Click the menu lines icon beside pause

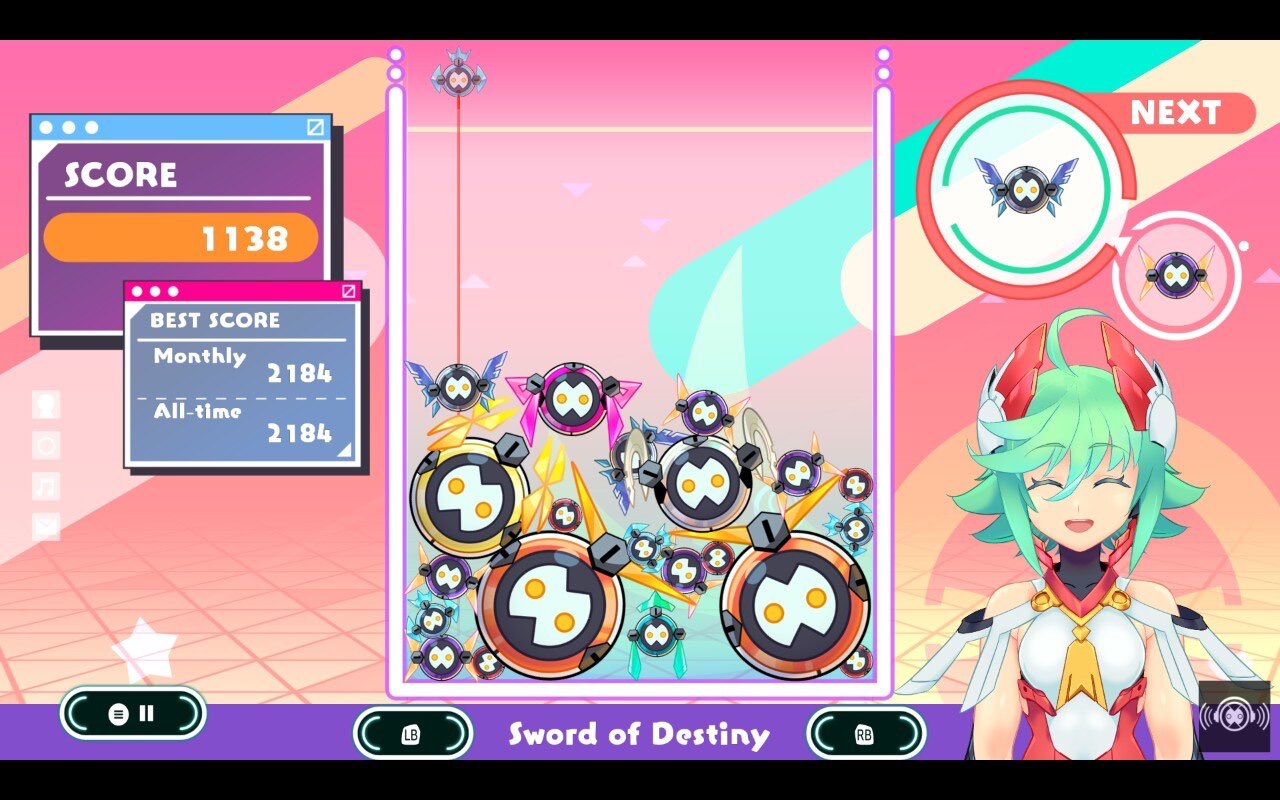pos(121,712)
